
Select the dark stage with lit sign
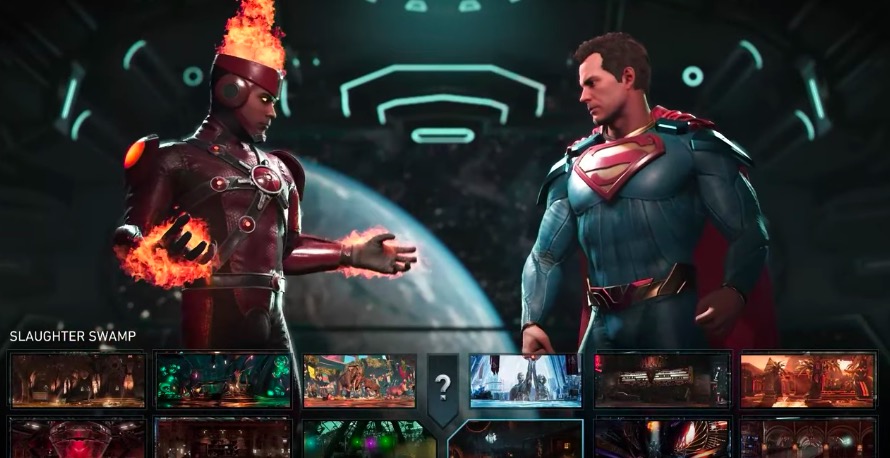(661, 380)
